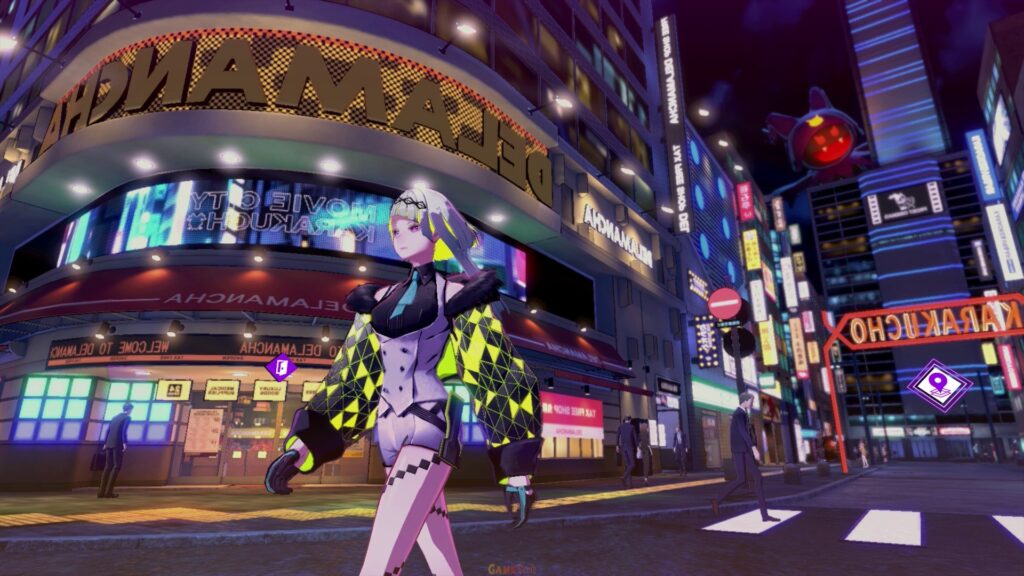This screenshot has height=576, width=1024.
Task: Select the purple location pin waypoint marker
Action: coord(940,385)
